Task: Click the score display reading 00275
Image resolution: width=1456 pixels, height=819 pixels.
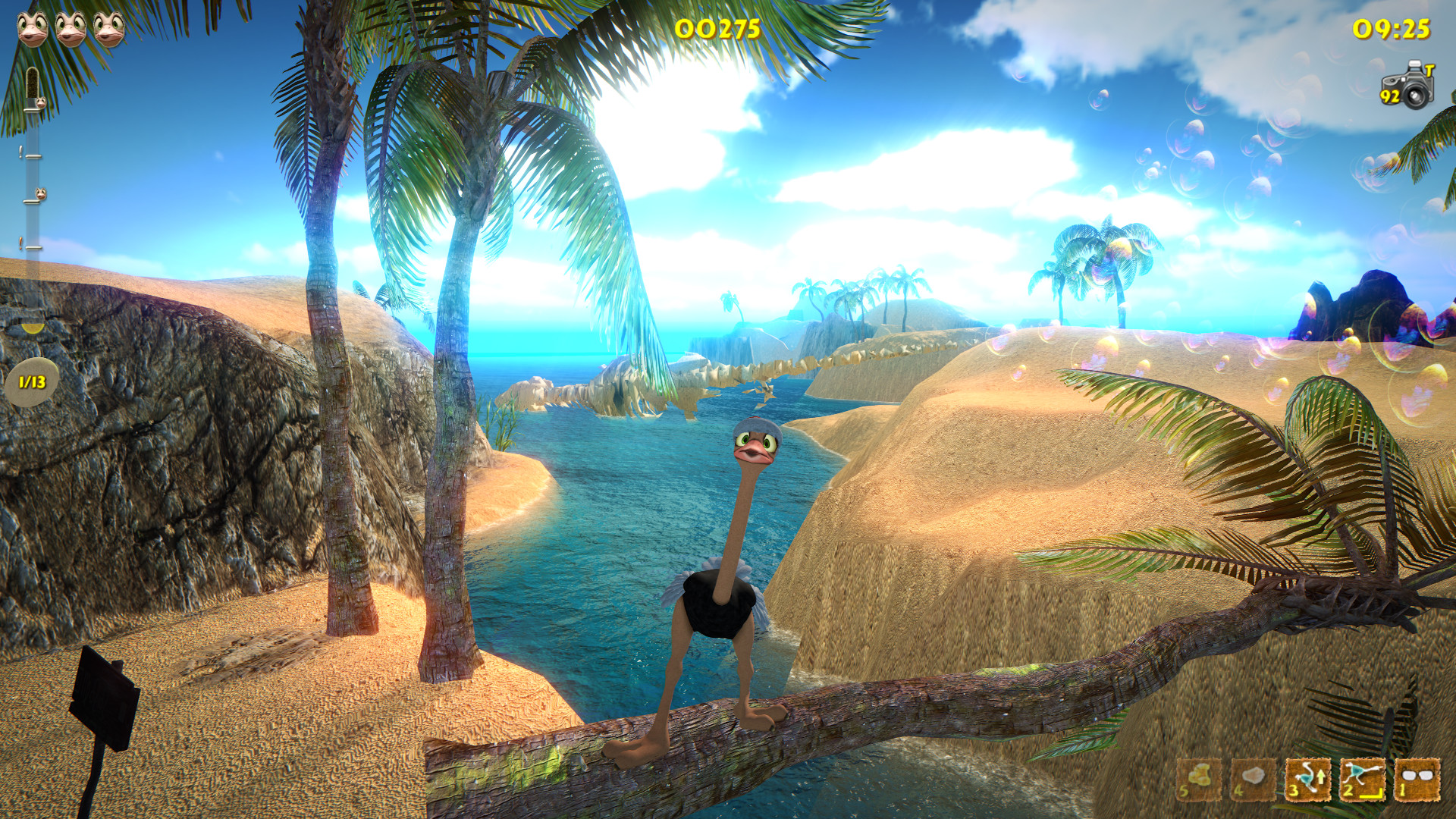Action: click(x=717, y=29)
